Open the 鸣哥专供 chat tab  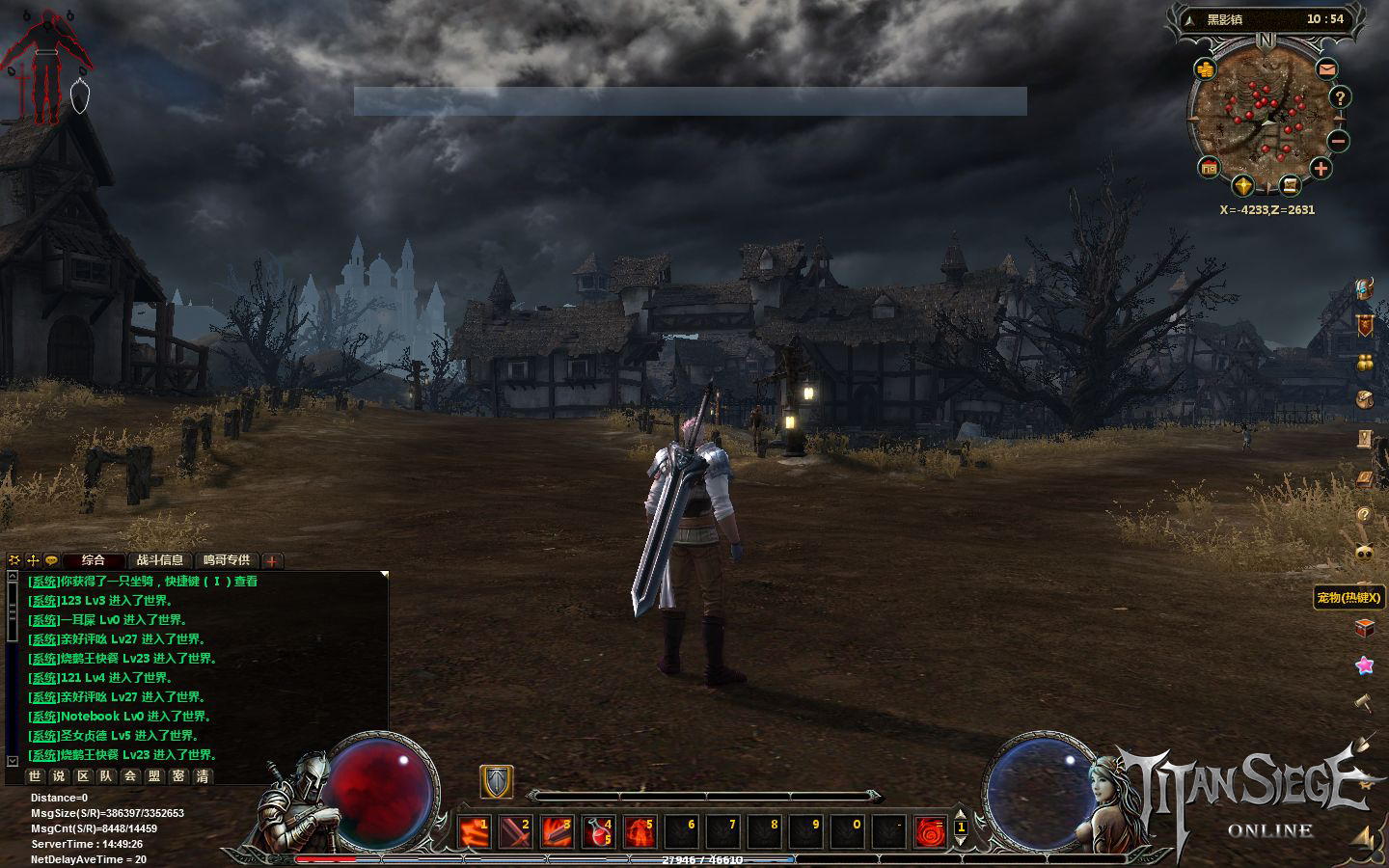pyautogui.click(x=226, y=560)
